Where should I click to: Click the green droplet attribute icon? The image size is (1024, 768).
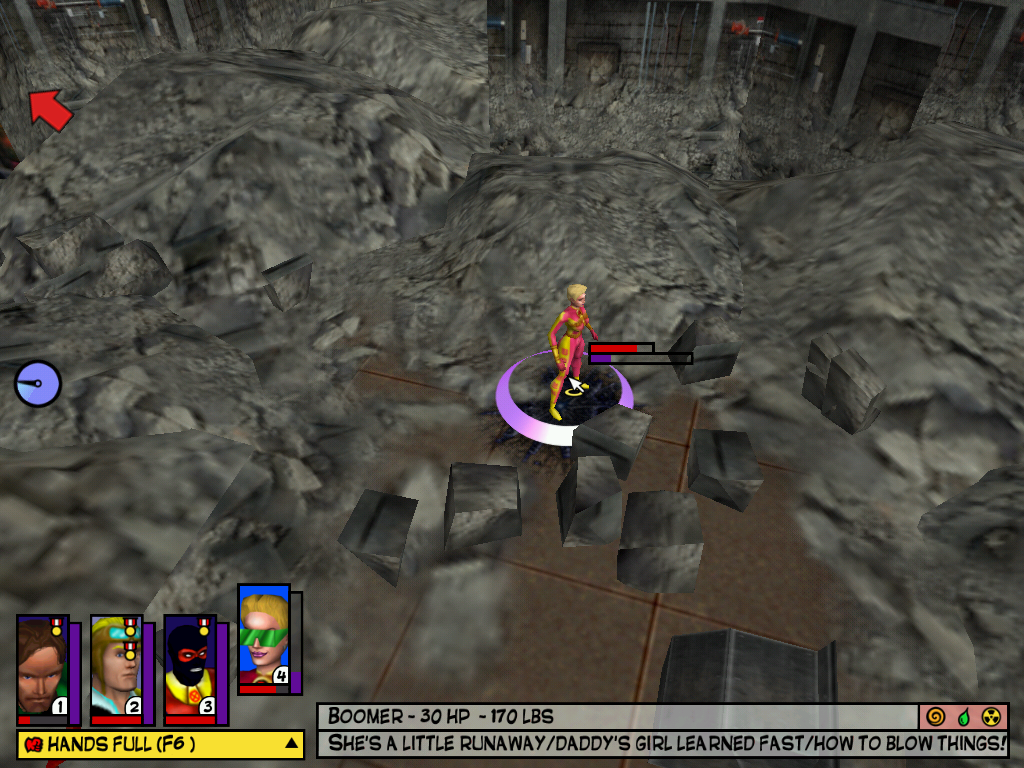(x=963, y=717)
